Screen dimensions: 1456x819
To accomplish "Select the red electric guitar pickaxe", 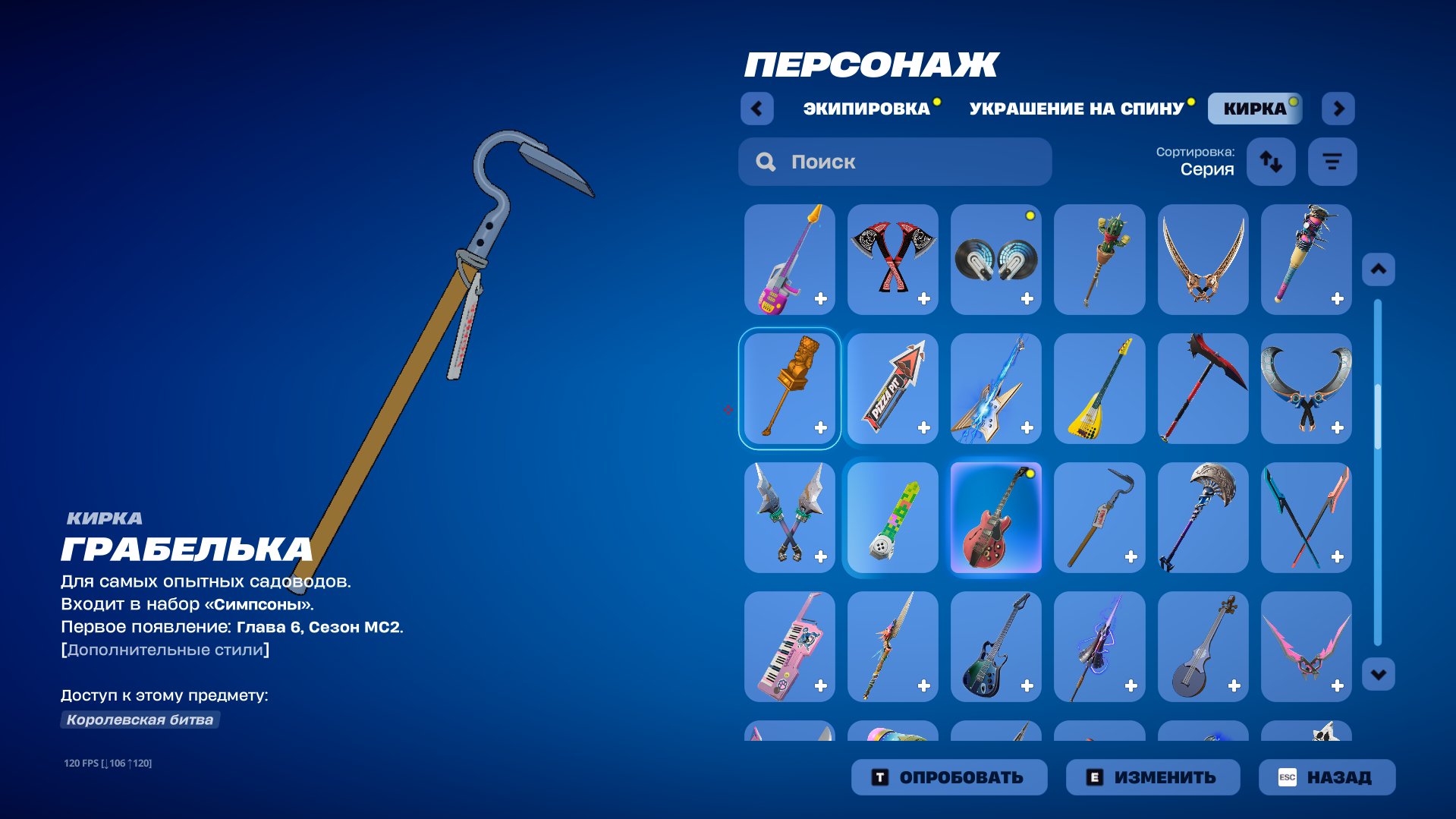I will click(995, 518).
